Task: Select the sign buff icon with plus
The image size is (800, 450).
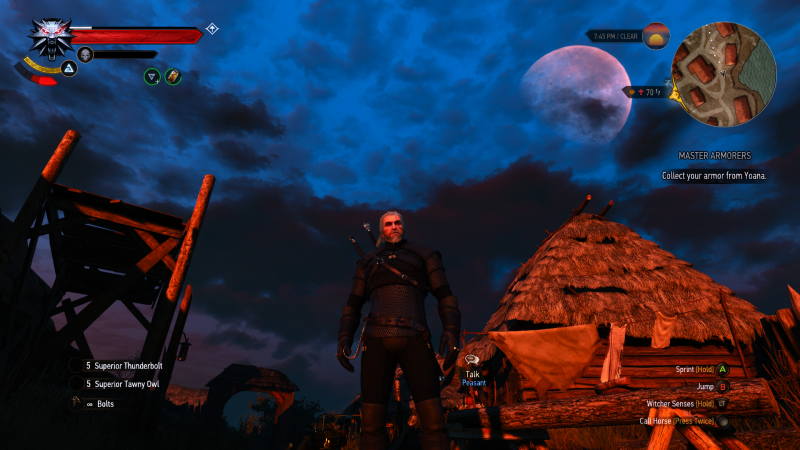Action: 152,75
